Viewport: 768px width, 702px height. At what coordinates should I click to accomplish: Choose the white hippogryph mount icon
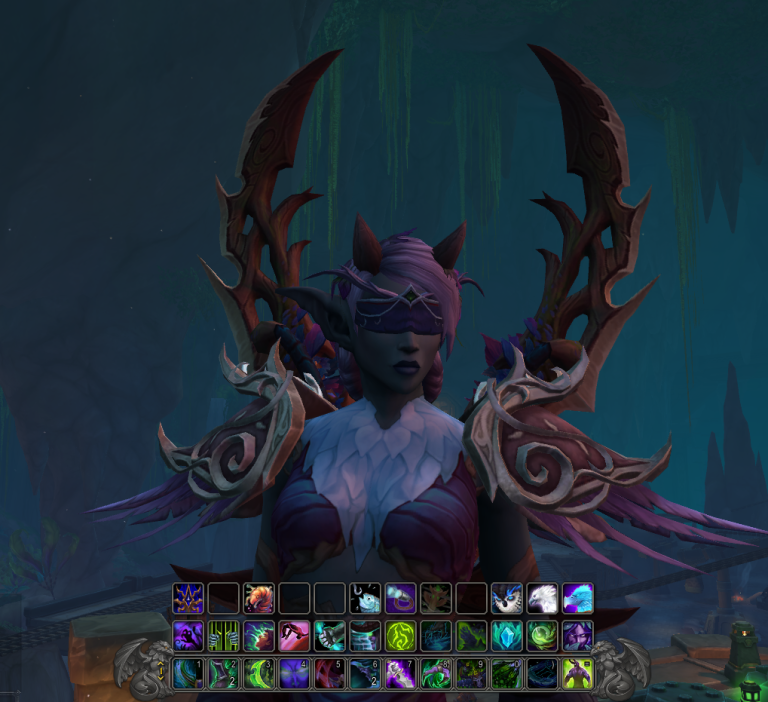pos(542,598)
